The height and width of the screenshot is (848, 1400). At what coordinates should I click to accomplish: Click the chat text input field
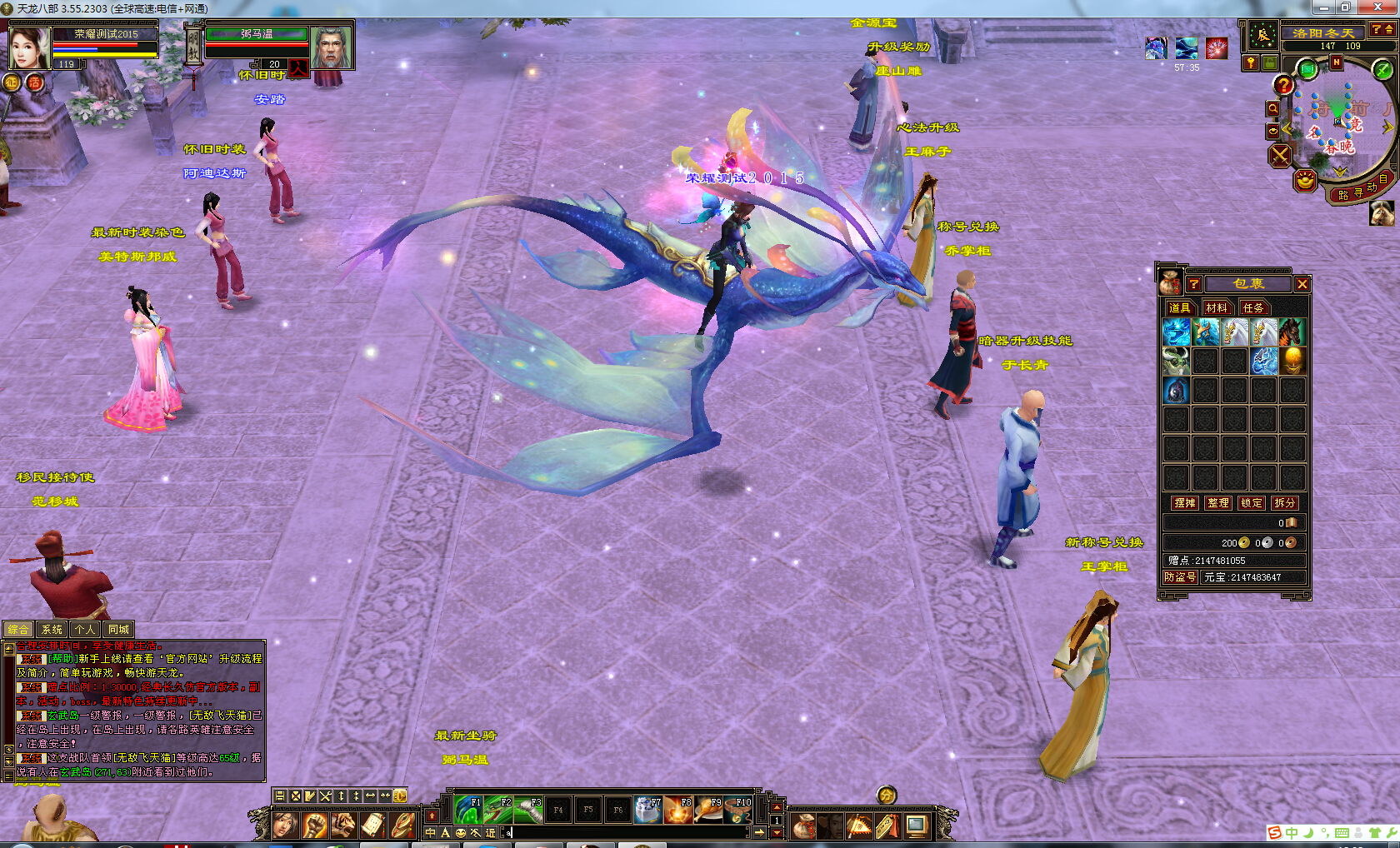click(625, 832)
